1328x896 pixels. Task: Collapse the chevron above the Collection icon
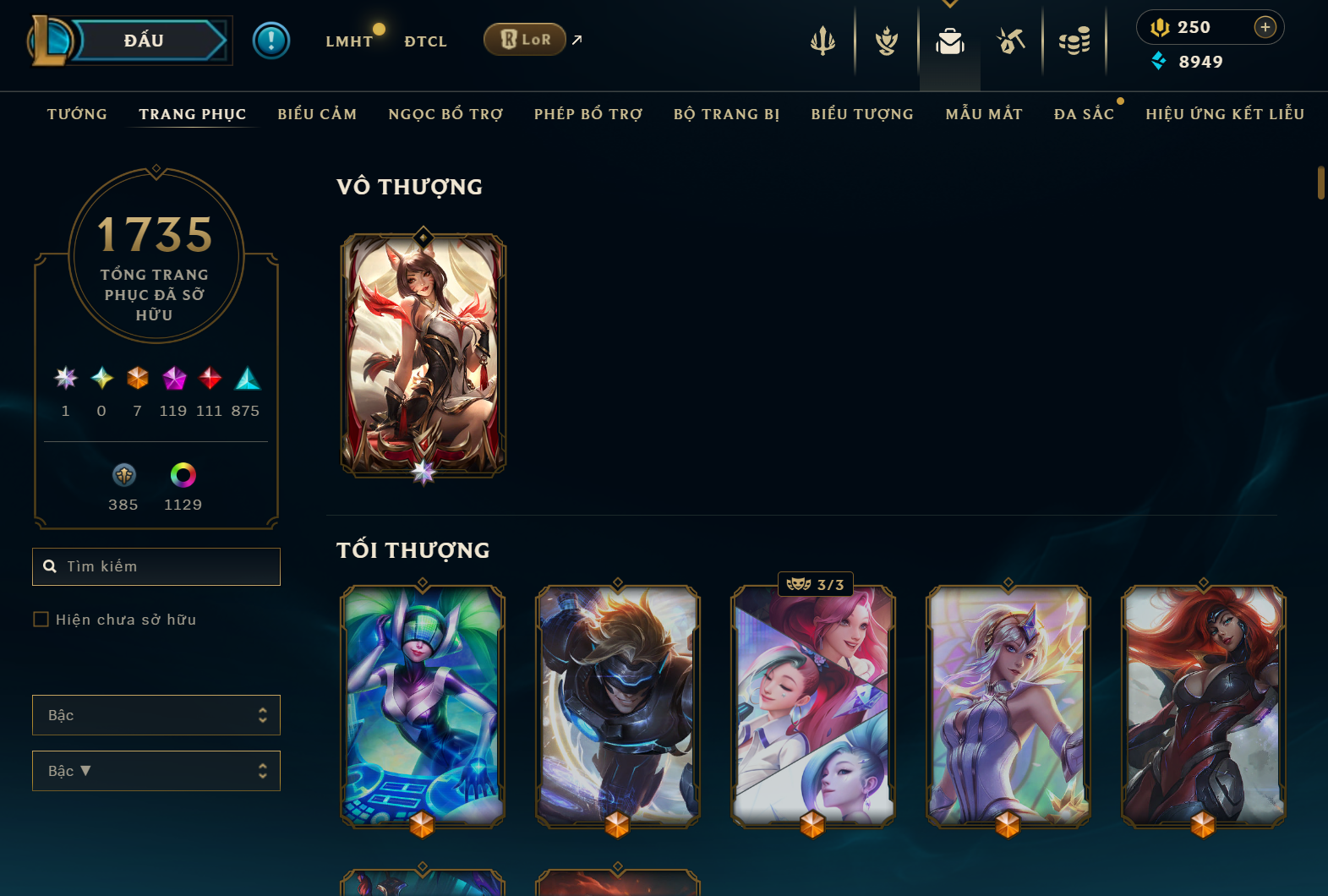(949, 4)
